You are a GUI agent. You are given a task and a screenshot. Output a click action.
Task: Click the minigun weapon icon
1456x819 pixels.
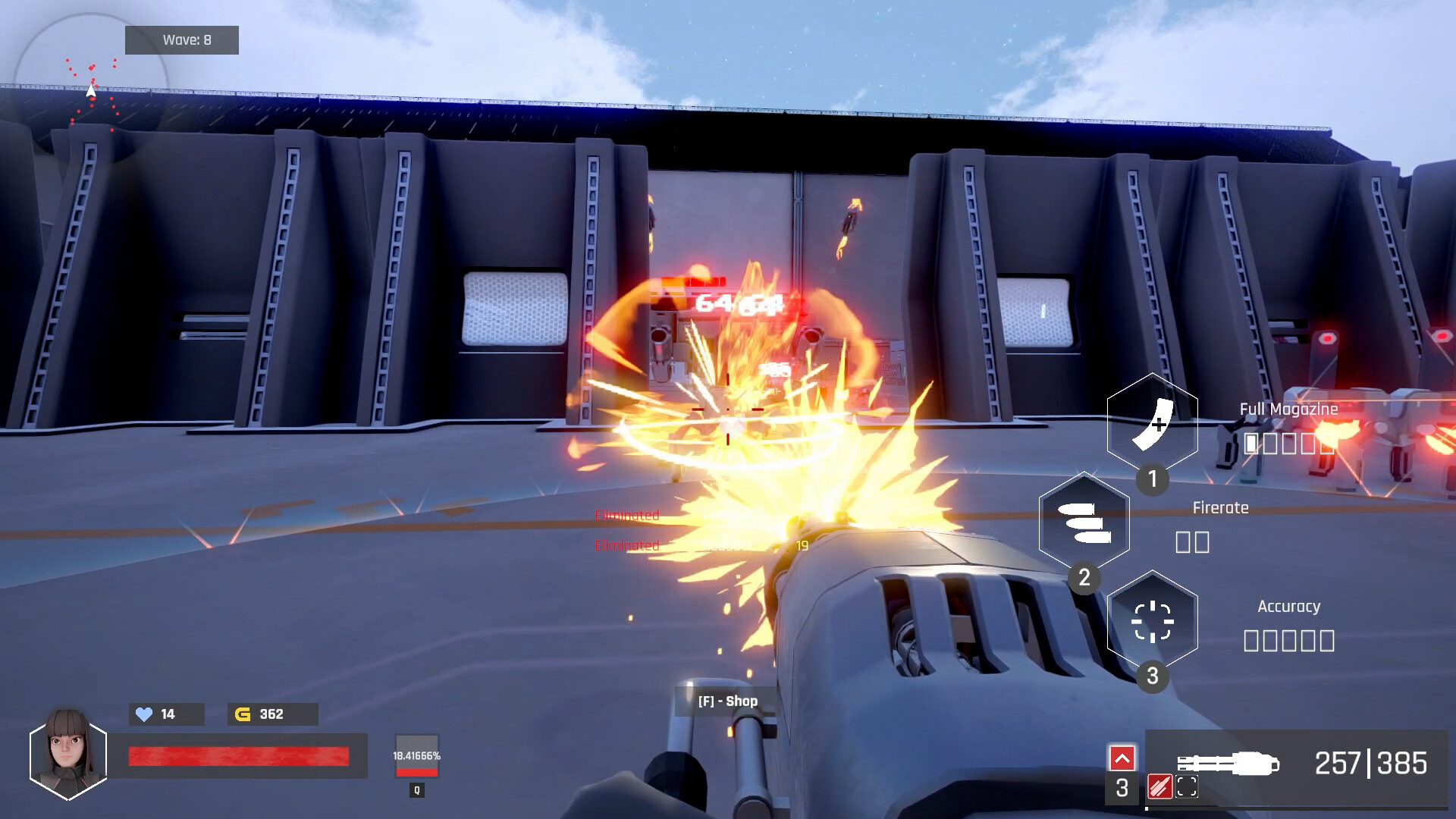click(1225, 763)
